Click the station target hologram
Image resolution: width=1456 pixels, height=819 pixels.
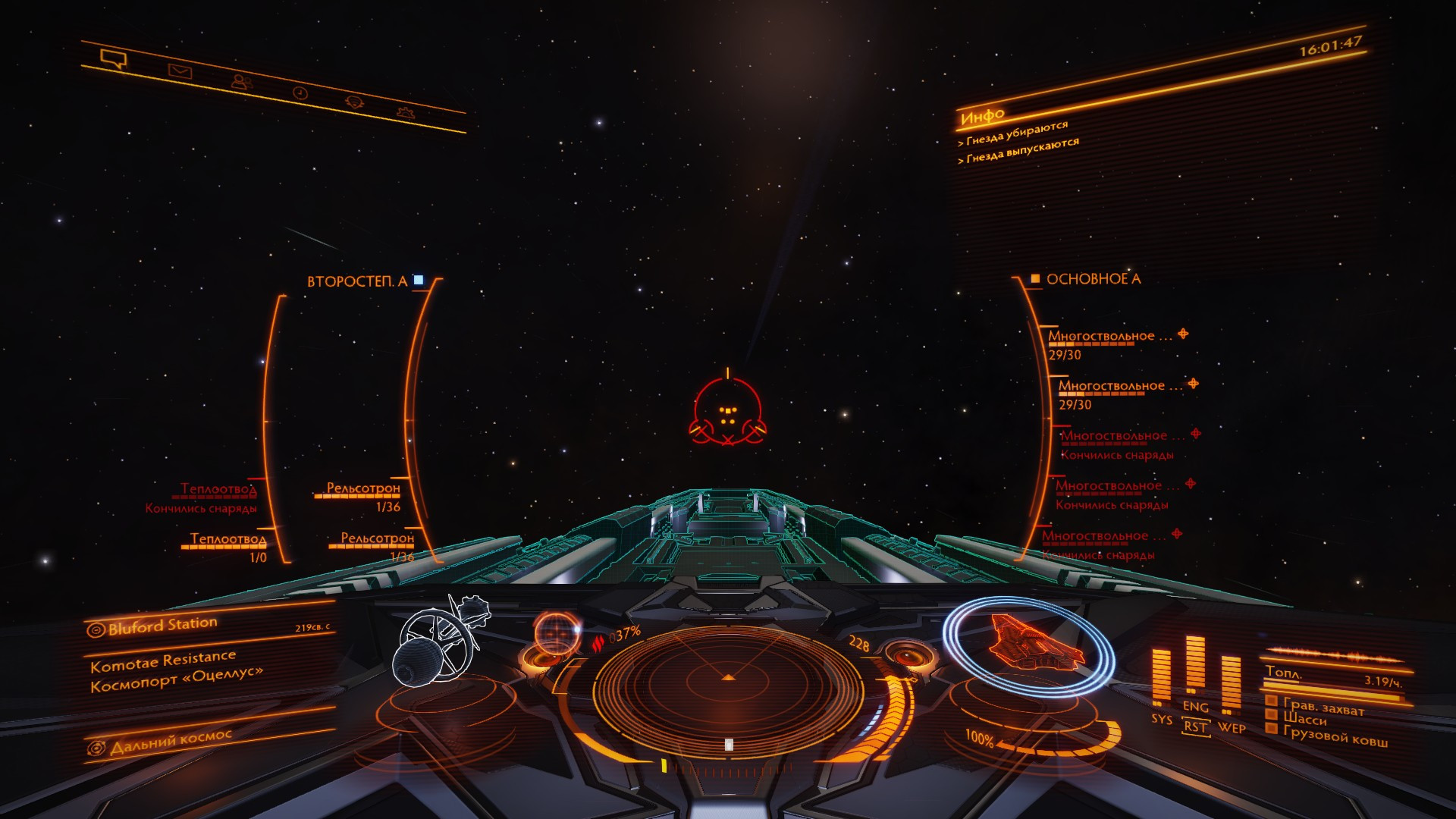(x=438, y=641)
